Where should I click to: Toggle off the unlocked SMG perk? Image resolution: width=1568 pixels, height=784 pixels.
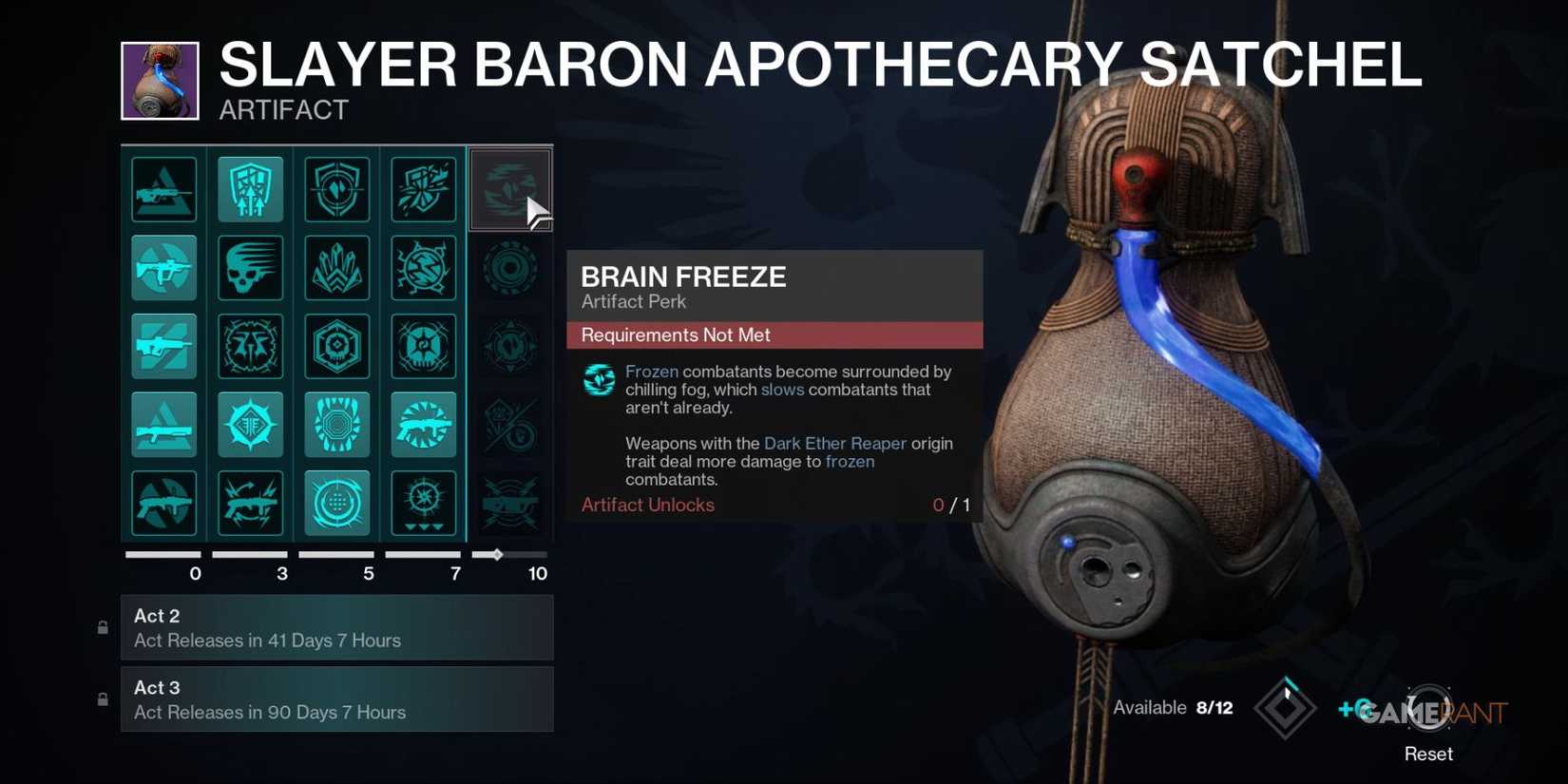(x=163, y=267)
